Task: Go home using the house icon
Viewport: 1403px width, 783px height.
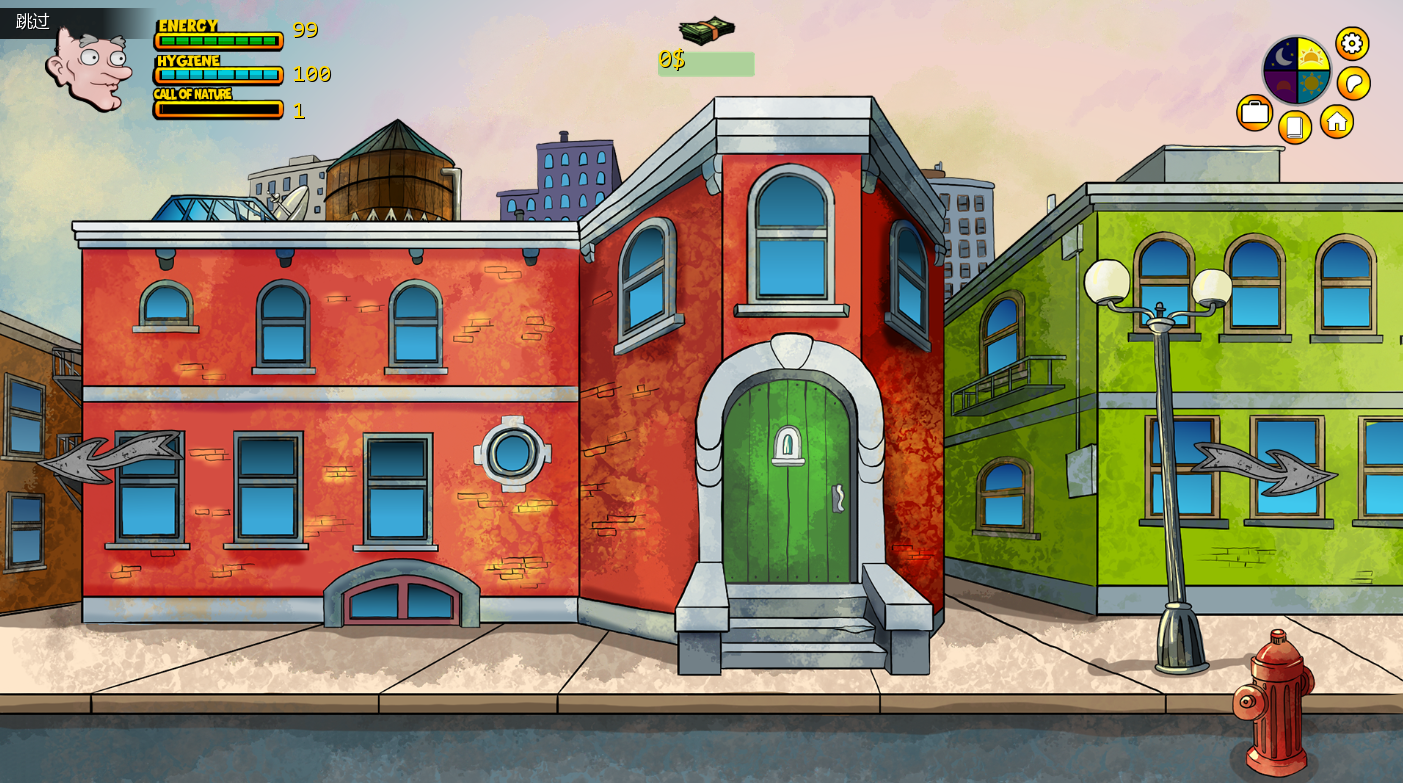Action: [1337, 121]
